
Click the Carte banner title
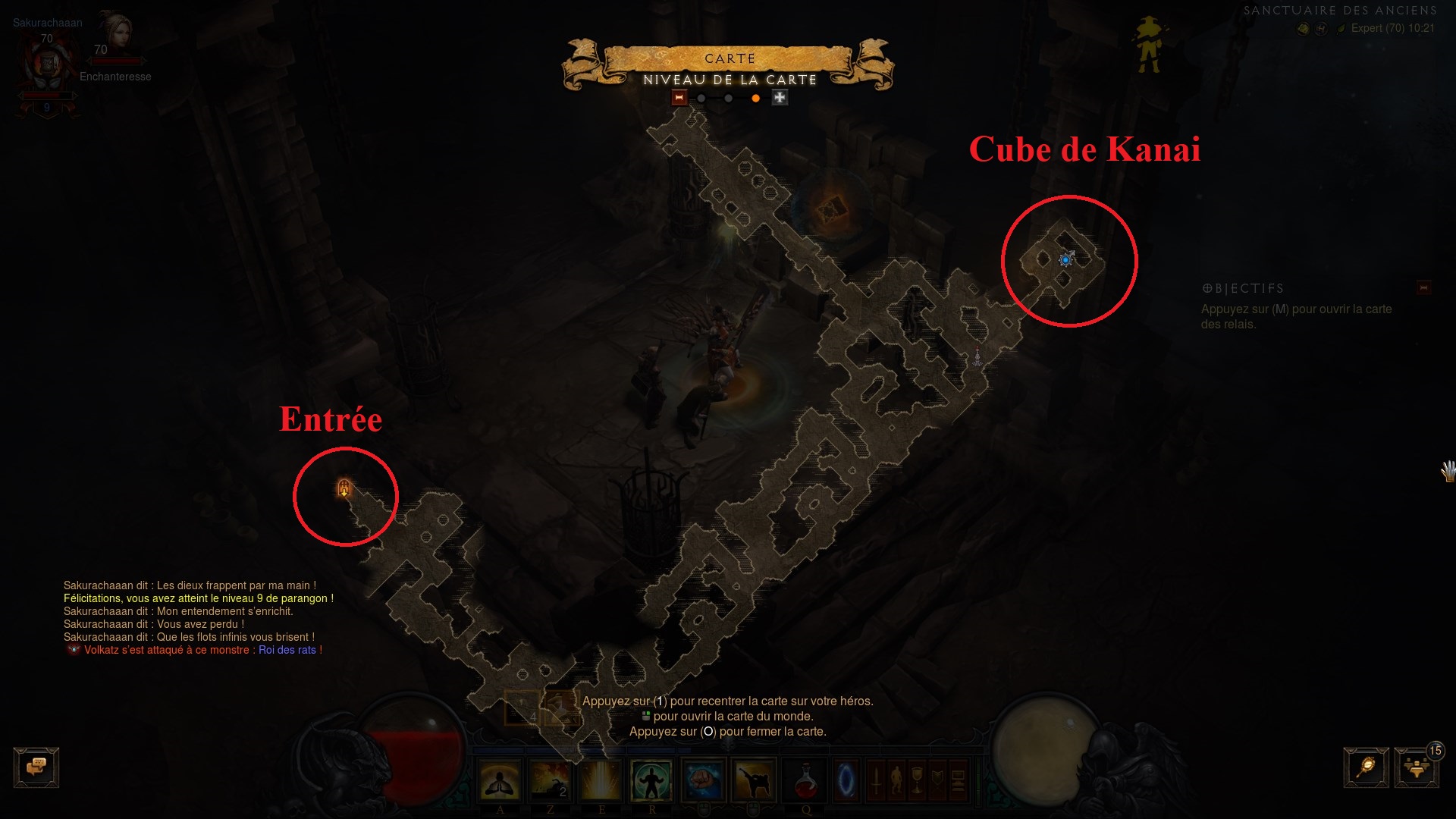pos(730,58)
